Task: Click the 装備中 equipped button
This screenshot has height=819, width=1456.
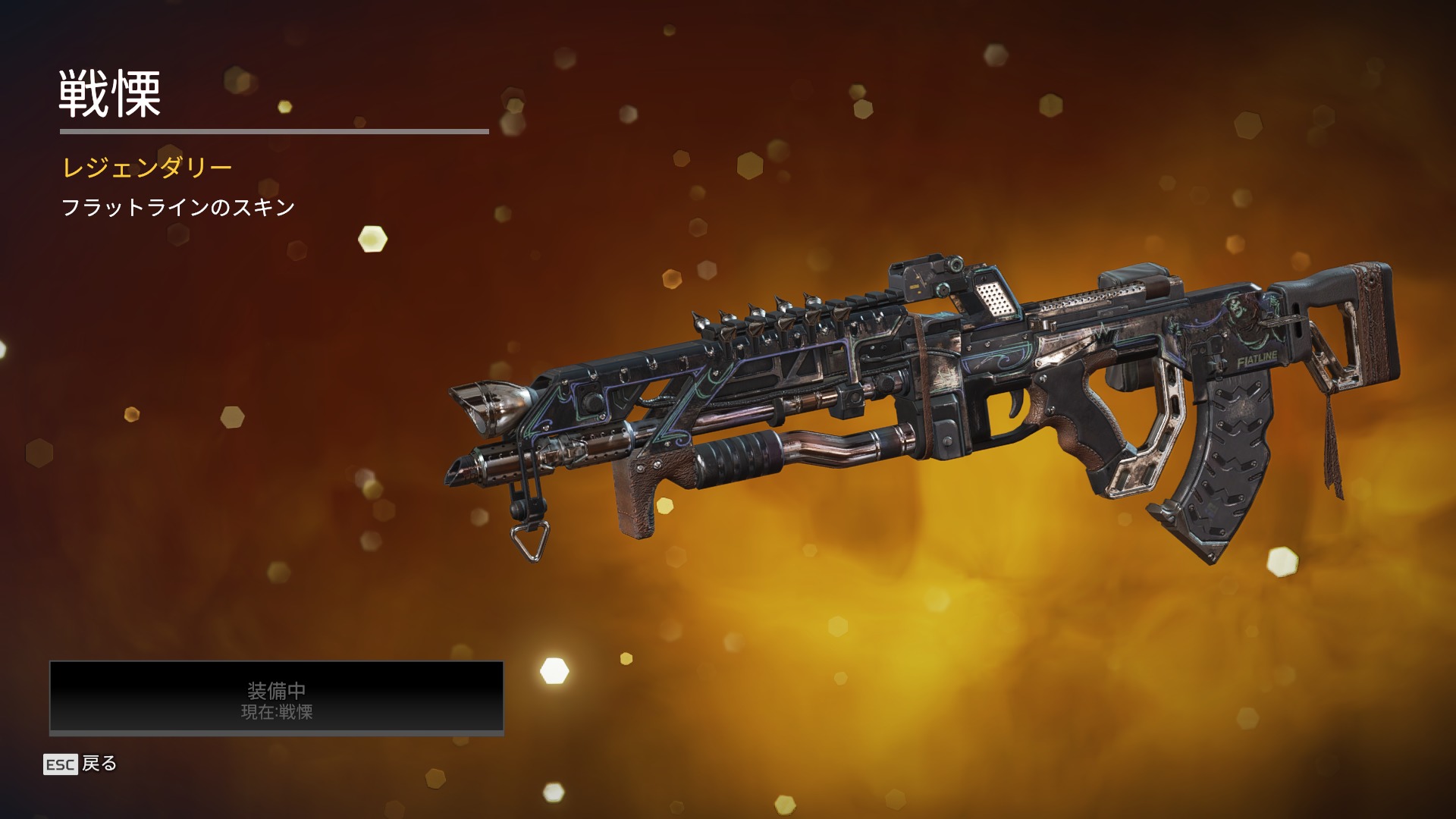Action: pos(276,698)
